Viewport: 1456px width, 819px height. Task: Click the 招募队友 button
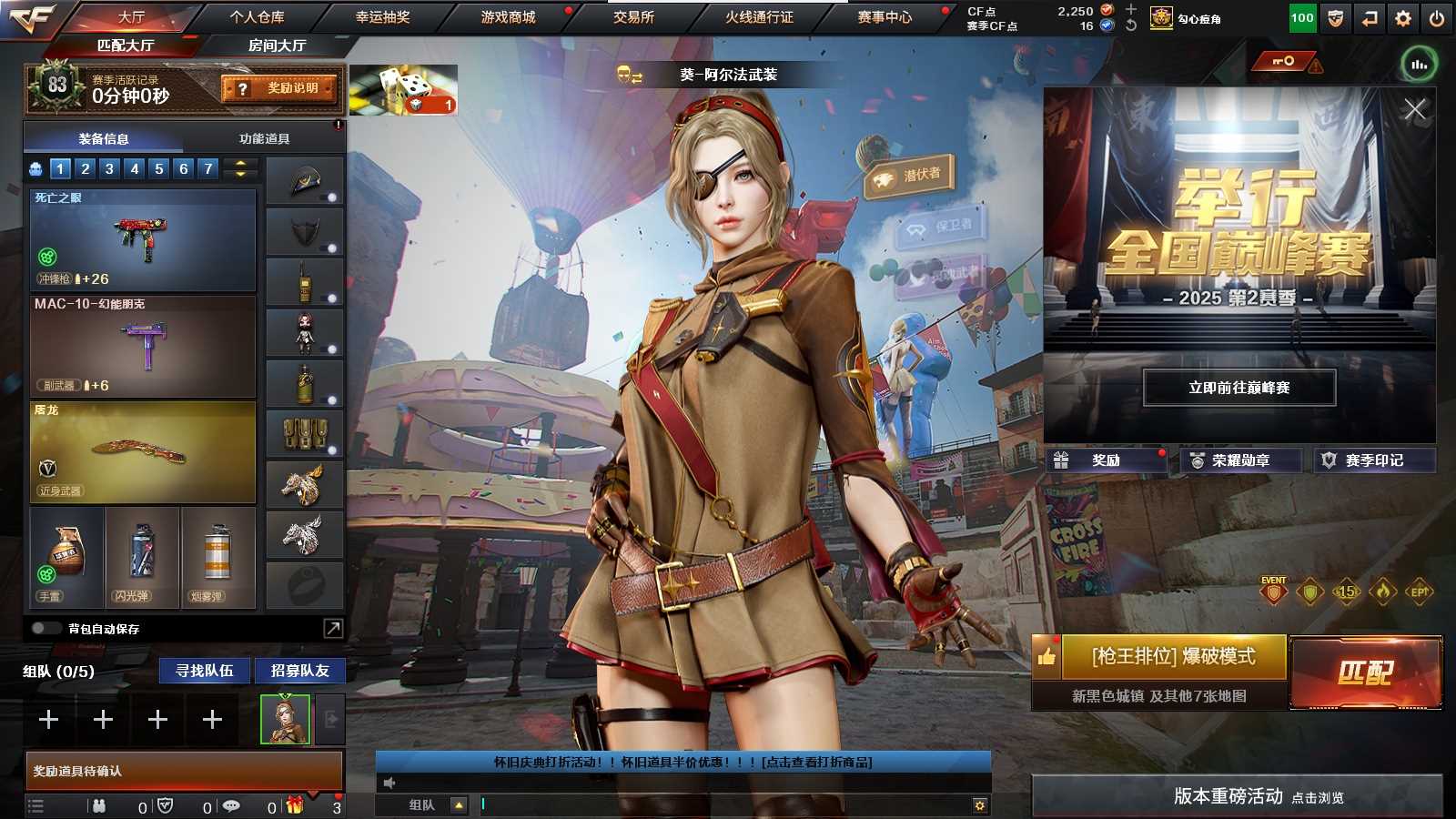coord(299,671)
